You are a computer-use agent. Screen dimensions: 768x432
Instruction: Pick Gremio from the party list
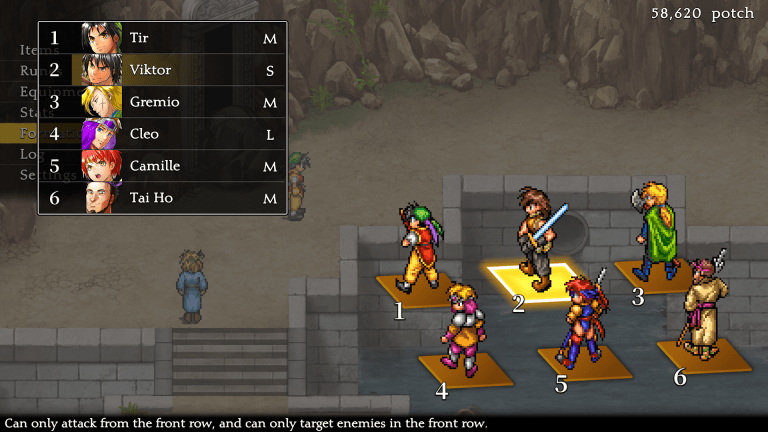pos(163,102)
